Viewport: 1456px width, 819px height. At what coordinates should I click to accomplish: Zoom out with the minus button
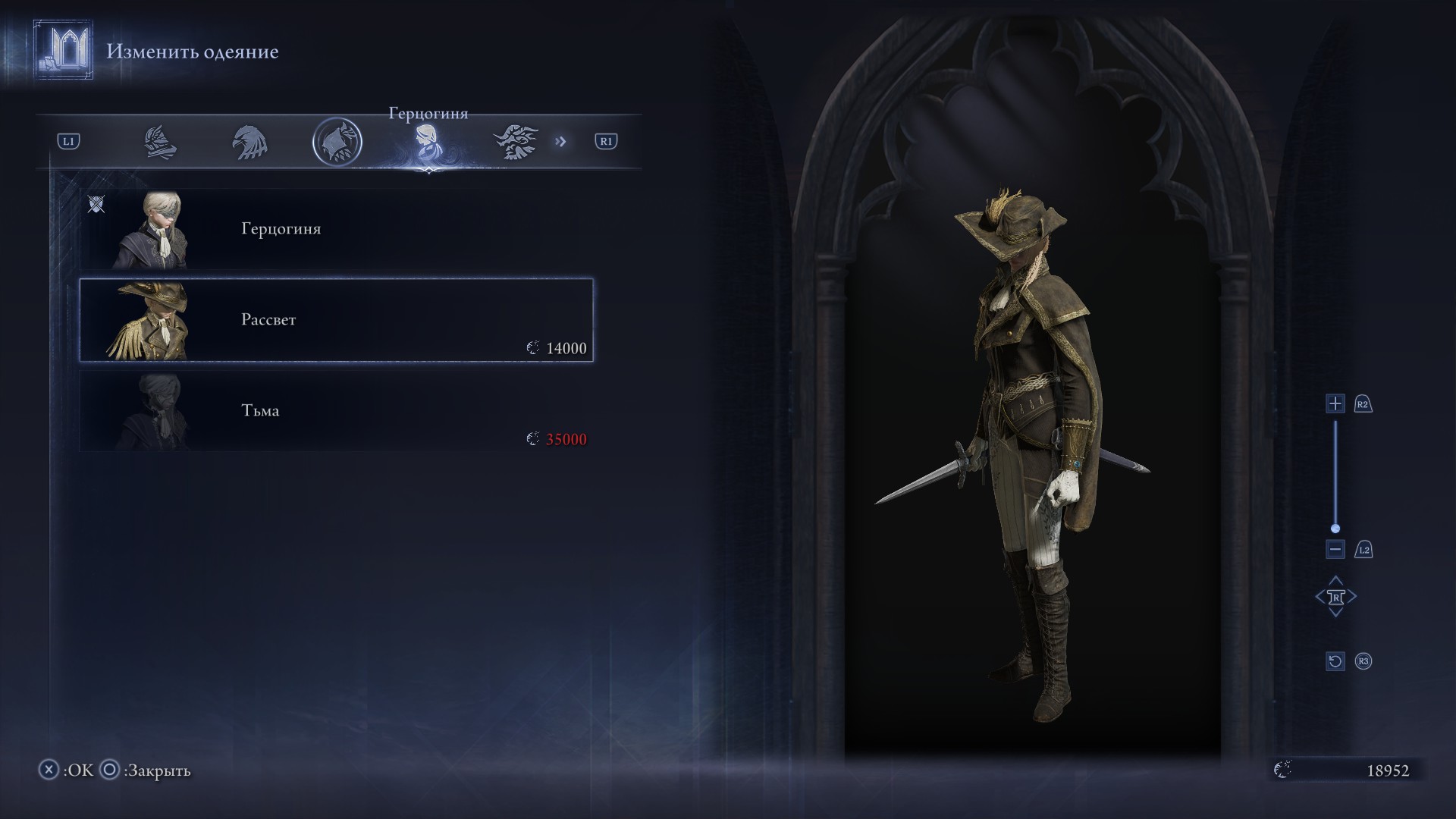pyautogui.click(x=1335, y=549)
